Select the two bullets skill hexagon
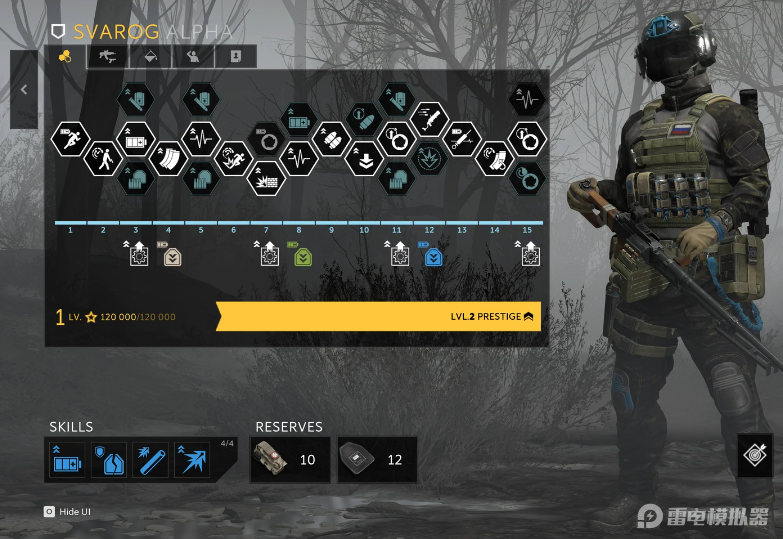Viewport: 783px width, 539px height. click(x=331, y=138)
